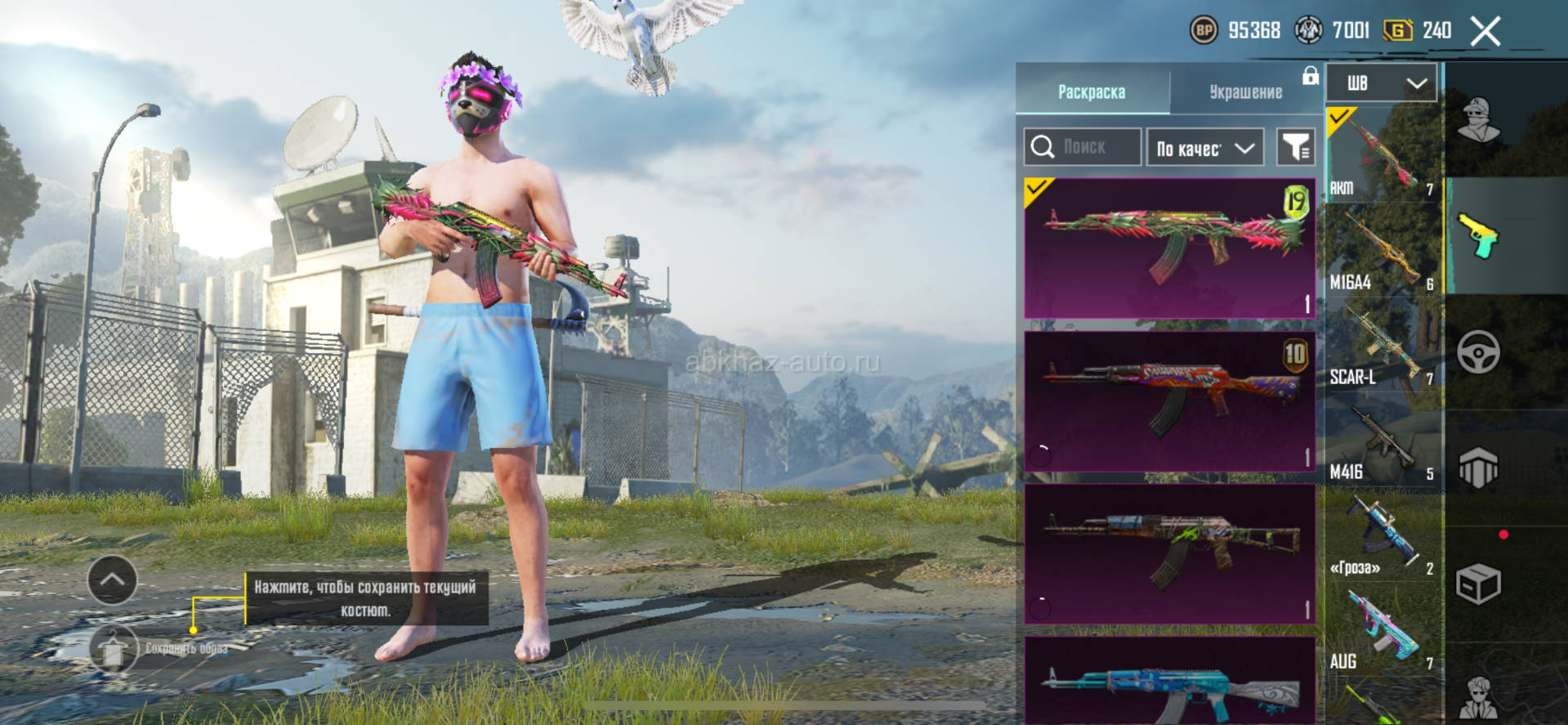Expand the ШВ weapon type dropdown
1568x725 pixels.
coord(1381,83)
